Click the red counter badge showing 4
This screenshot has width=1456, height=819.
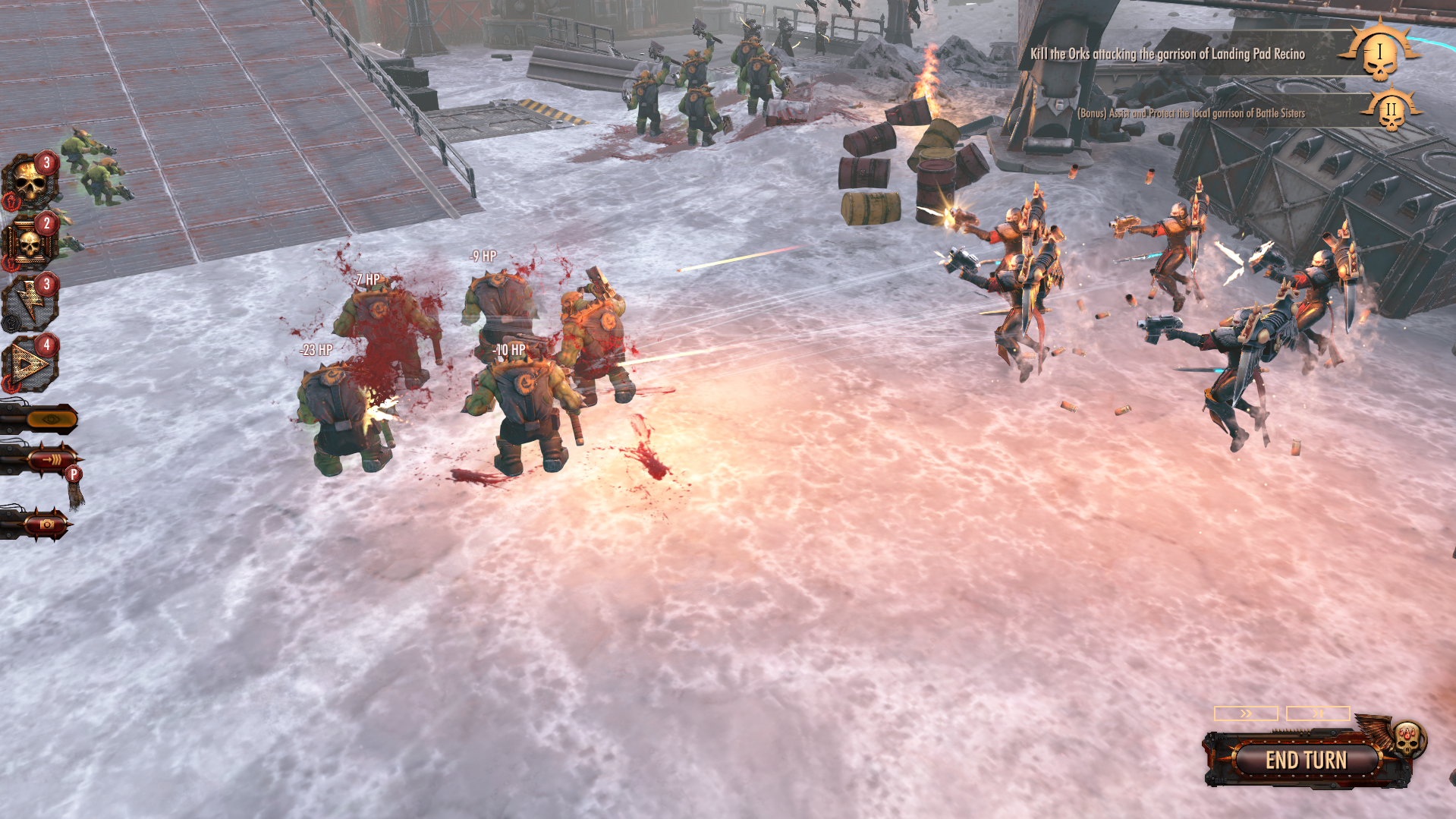[46, 343]
